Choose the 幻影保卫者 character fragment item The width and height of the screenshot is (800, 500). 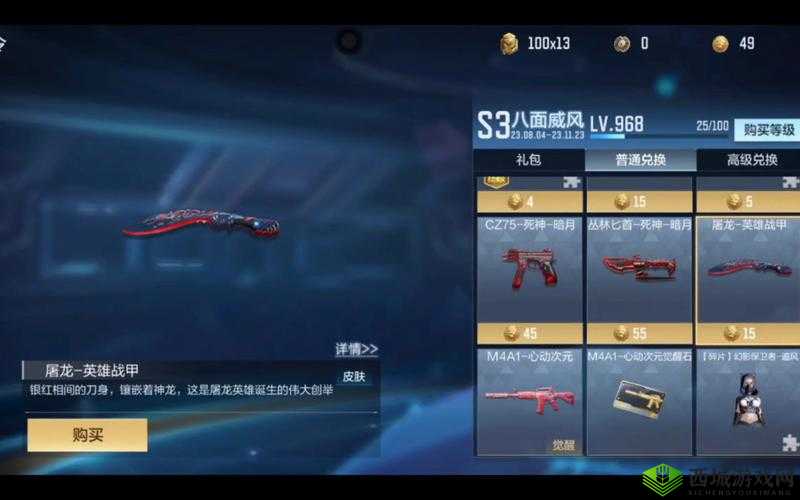pos(749,398)
